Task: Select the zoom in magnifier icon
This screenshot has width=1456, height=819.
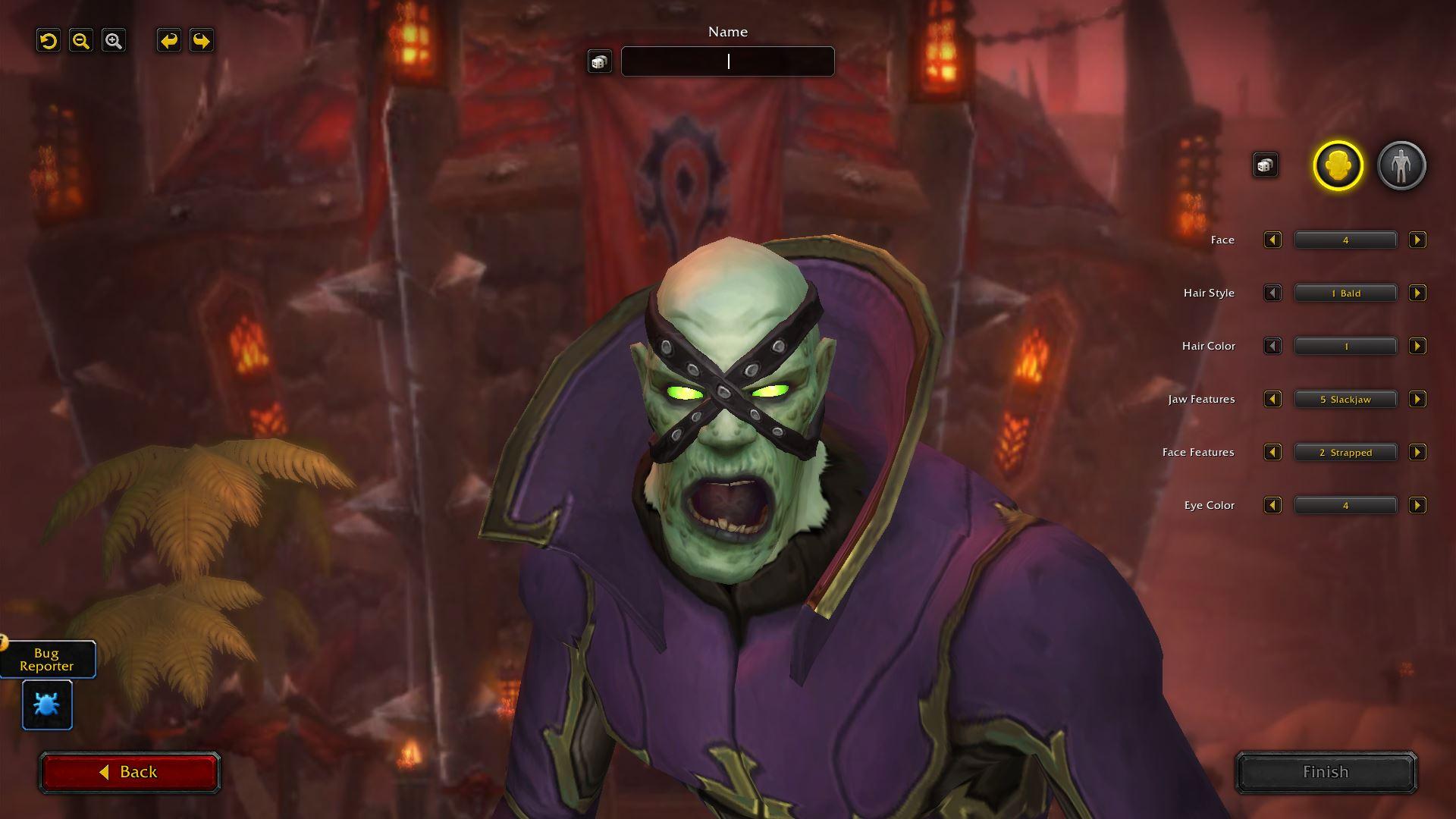Action: click(115, 41)
